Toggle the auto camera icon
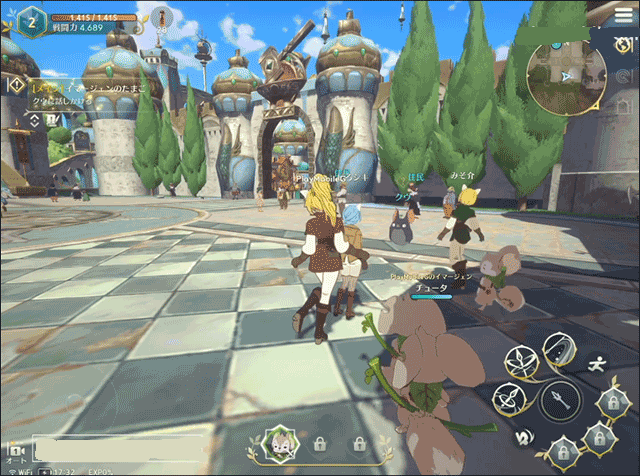The image size is (640, 476). click(16, 452)
